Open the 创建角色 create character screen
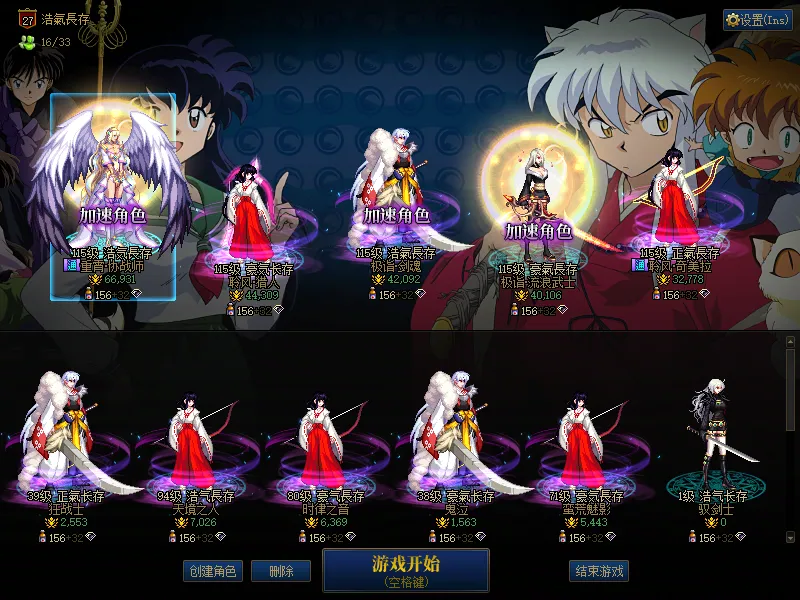The image size is (800, 600). pos(211,571)
